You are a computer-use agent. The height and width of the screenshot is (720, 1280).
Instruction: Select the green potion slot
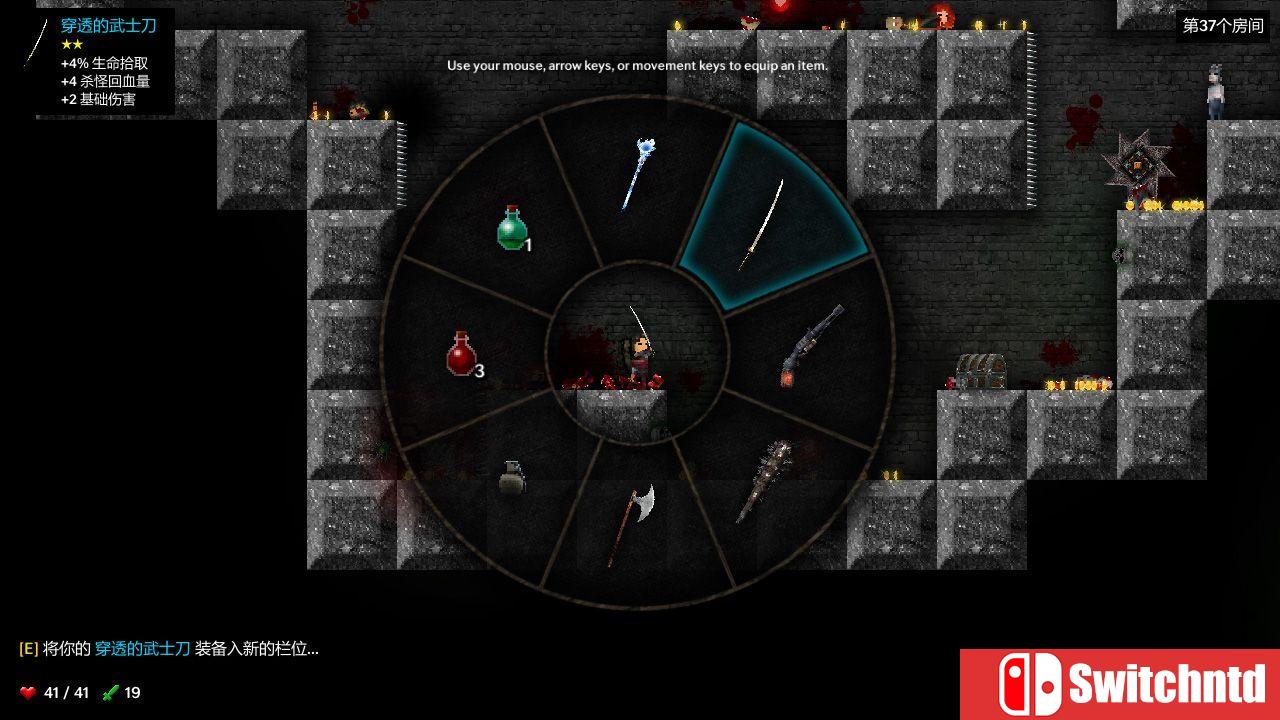pyautogui.click(x=512, y=228)
